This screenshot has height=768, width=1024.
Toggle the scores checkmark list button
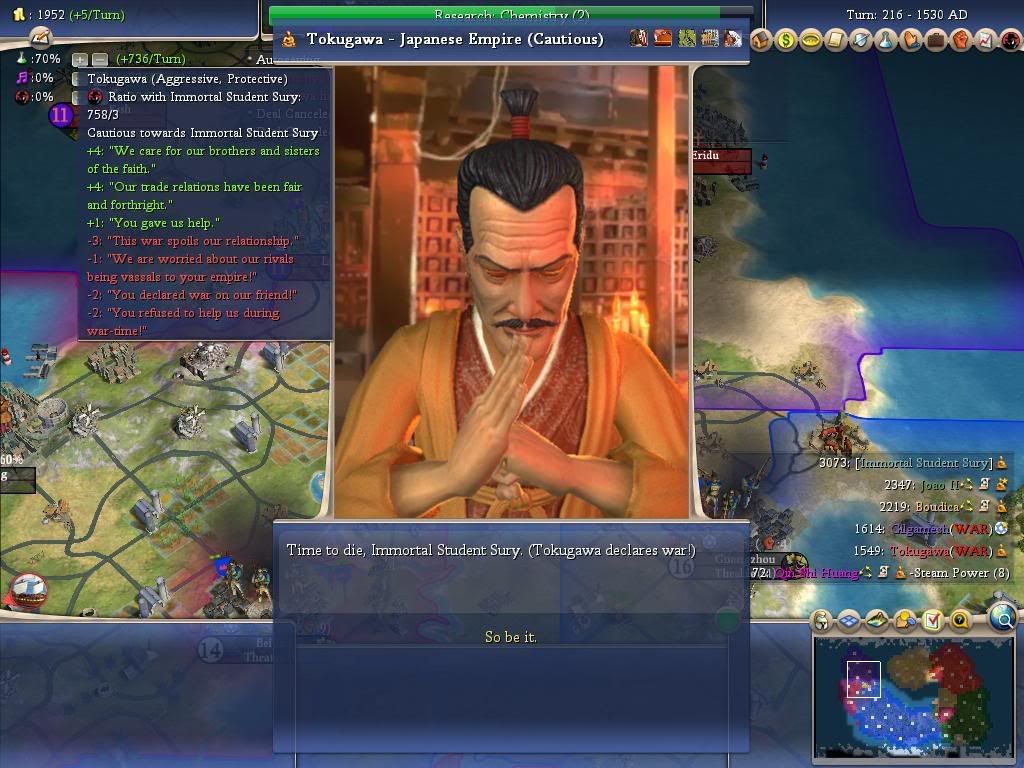(x=933, y=621)
